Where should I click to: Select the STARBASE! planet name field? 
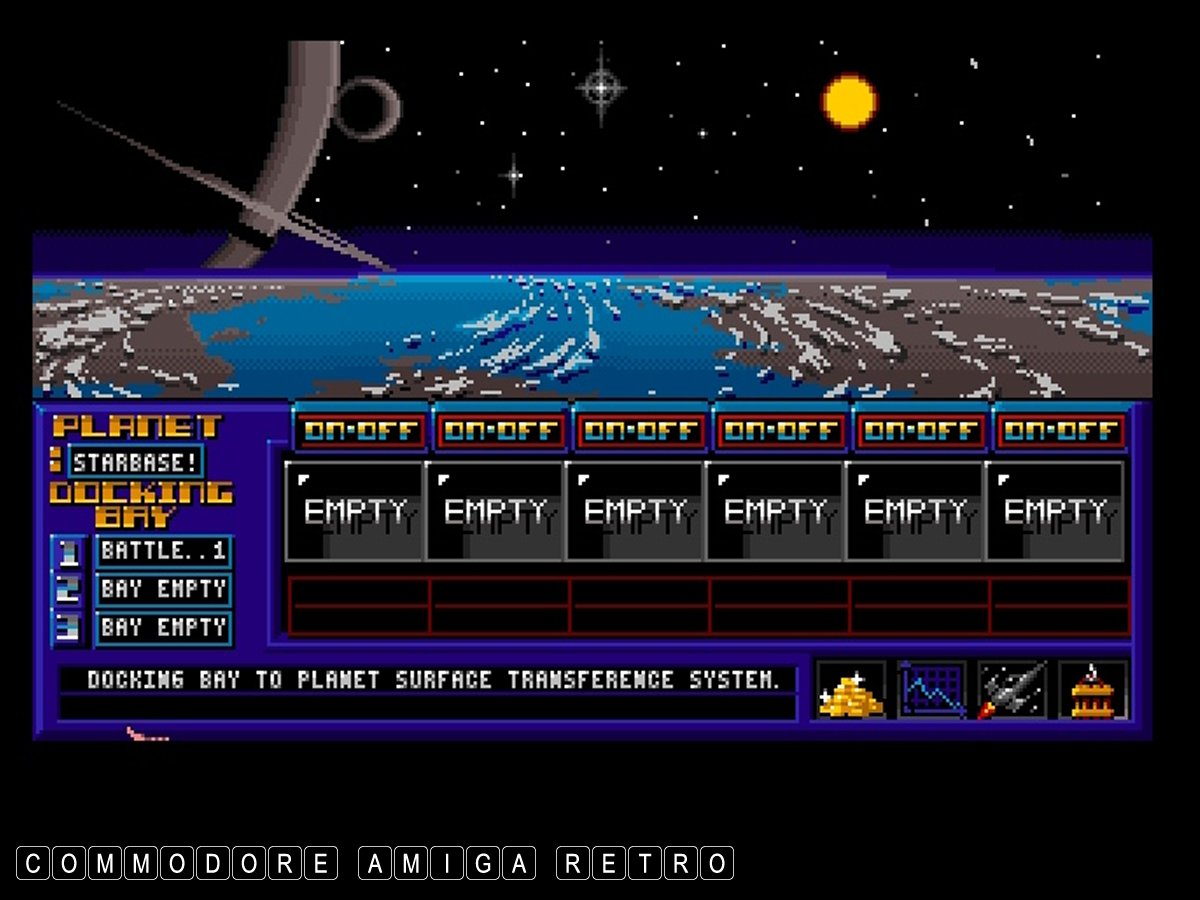click(136, 462)
